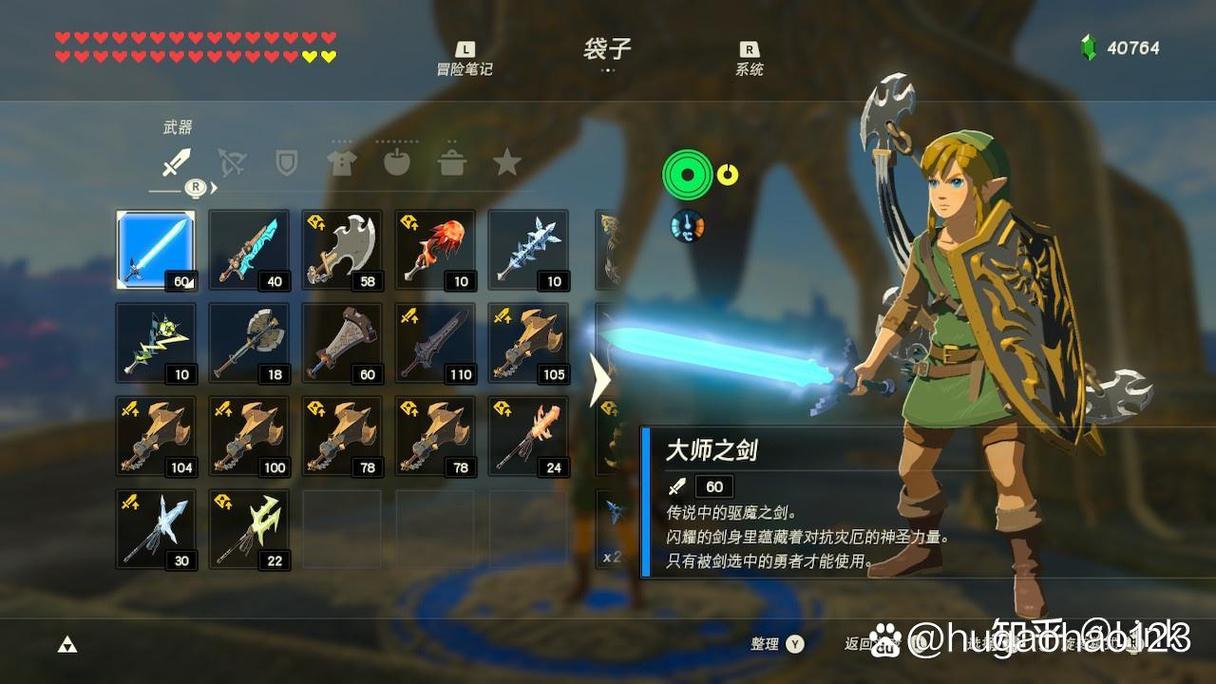Select the double-bladed axe with 58 attack
This screenshot has height=684, width=1216.
coord(342,249)
